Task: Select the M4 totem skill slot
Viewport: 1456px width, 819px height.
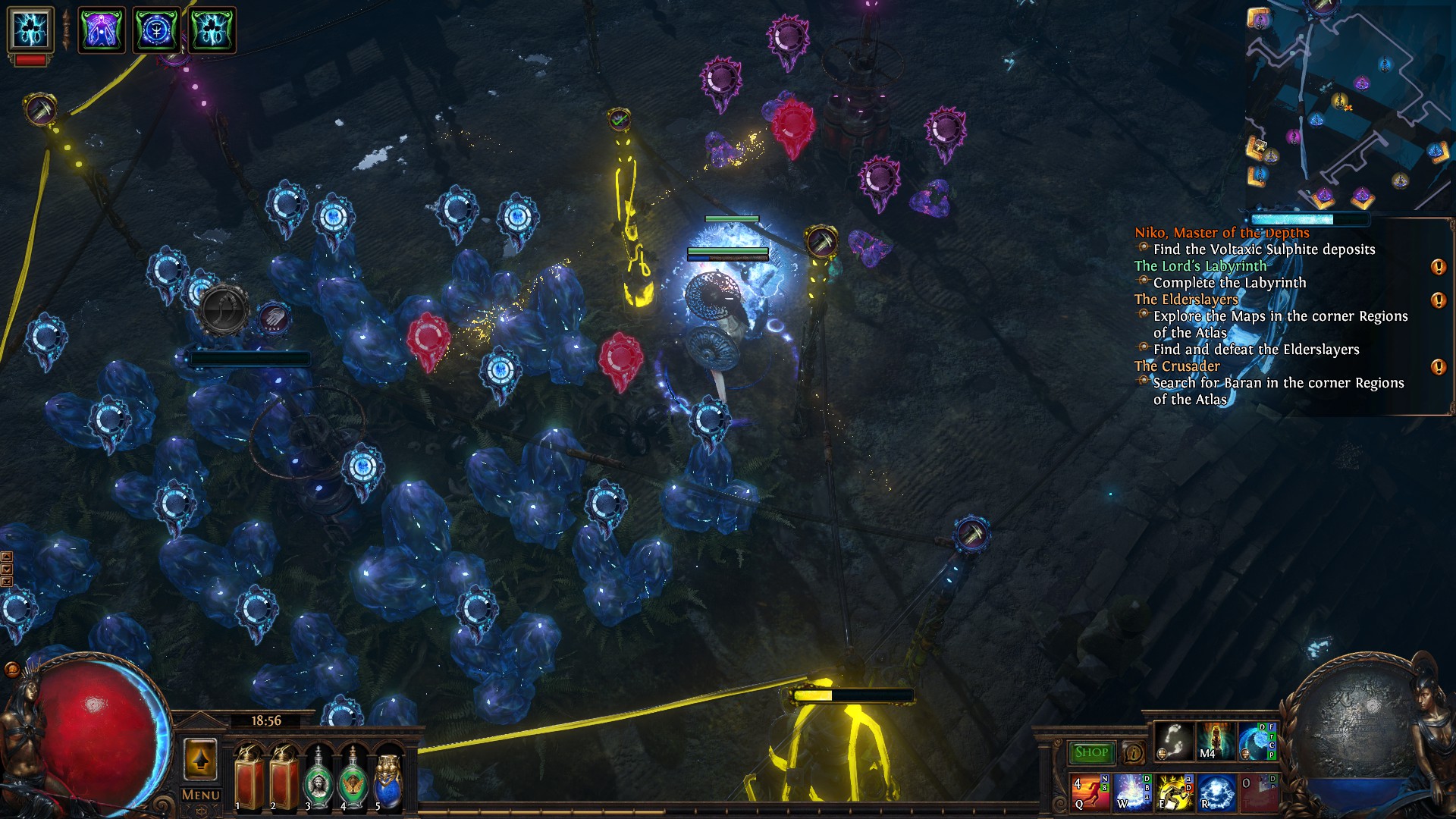Action: point(1215,741)
